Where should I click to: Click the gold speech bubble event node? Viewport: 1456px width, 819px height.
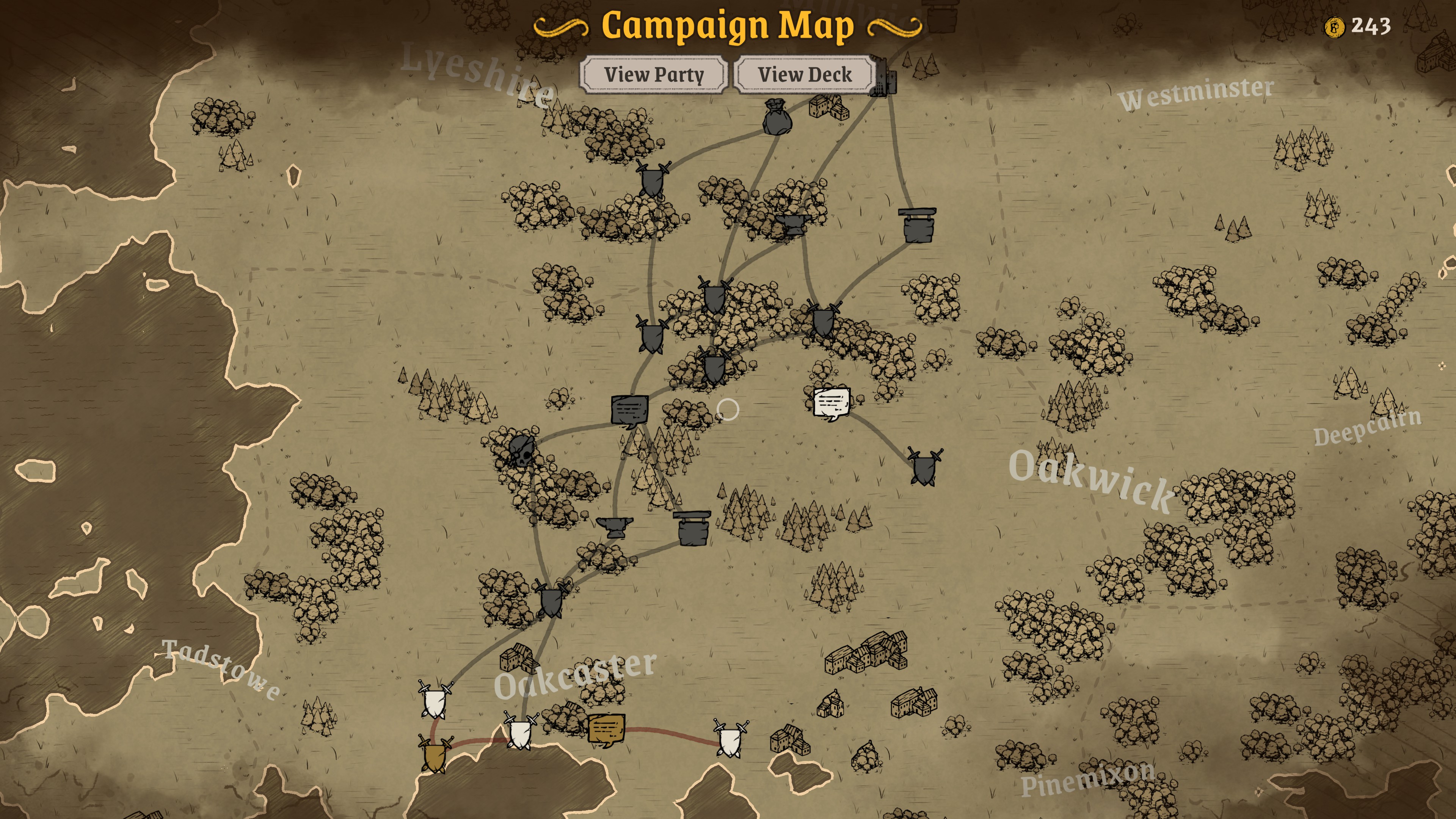coord(607,729)
